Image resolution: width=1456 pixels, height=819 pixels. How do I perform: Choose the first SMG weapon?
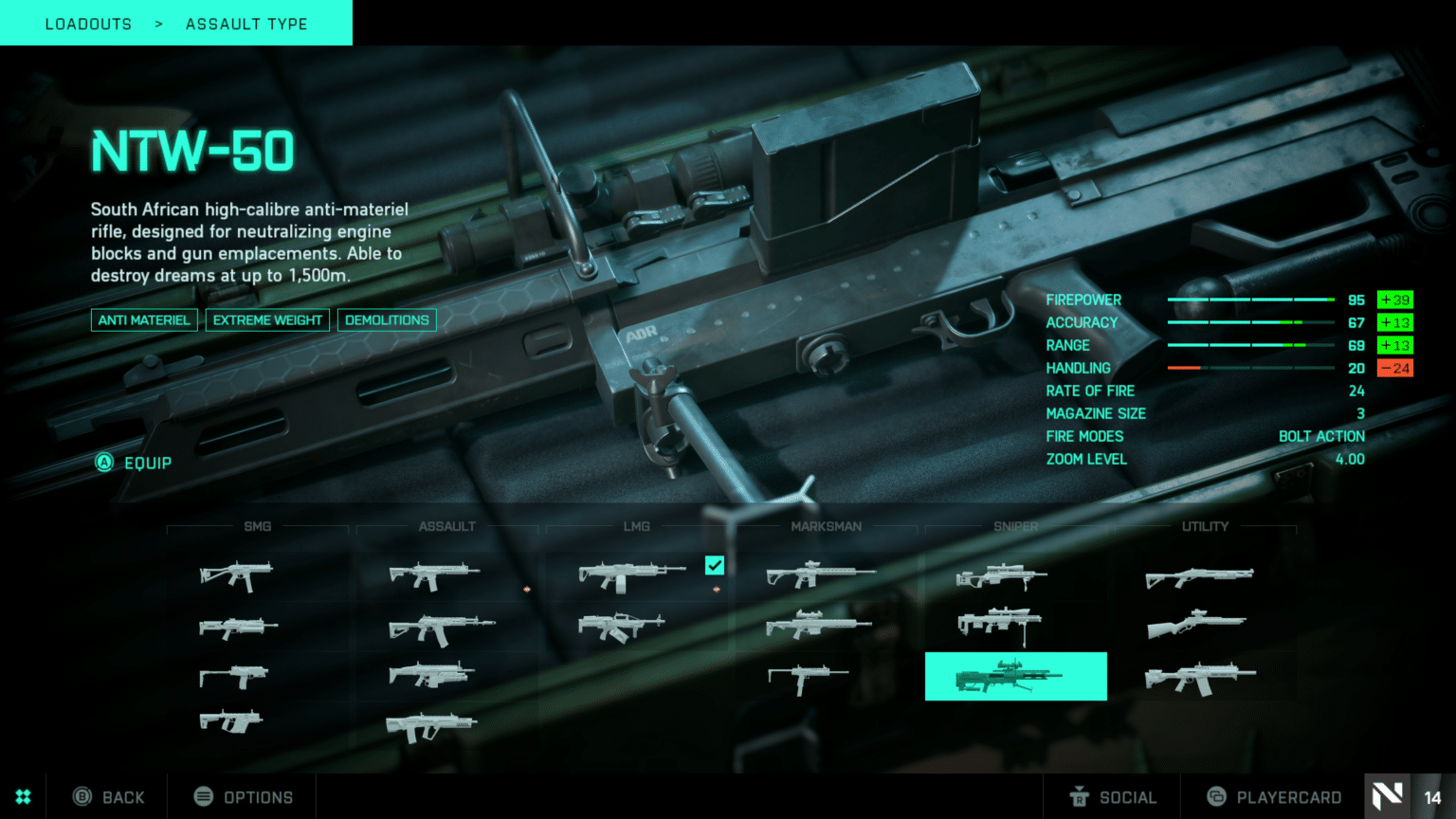point(236,574)
